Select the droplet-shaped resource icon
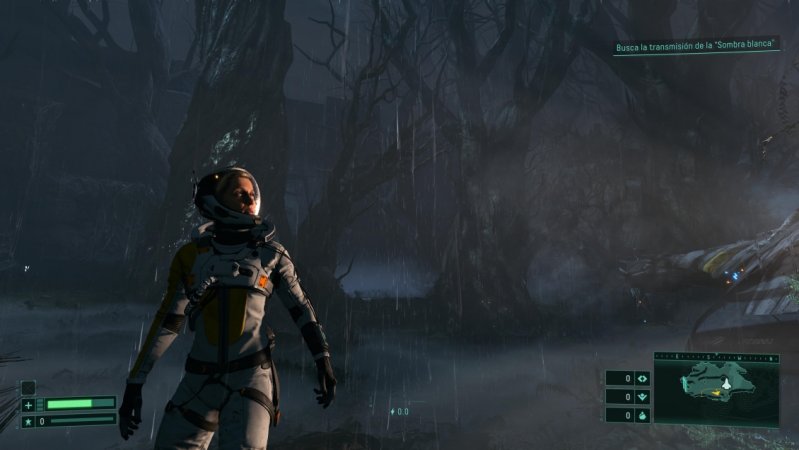The height and width of the screenshot is (450, 799). [x=641, y=414]
